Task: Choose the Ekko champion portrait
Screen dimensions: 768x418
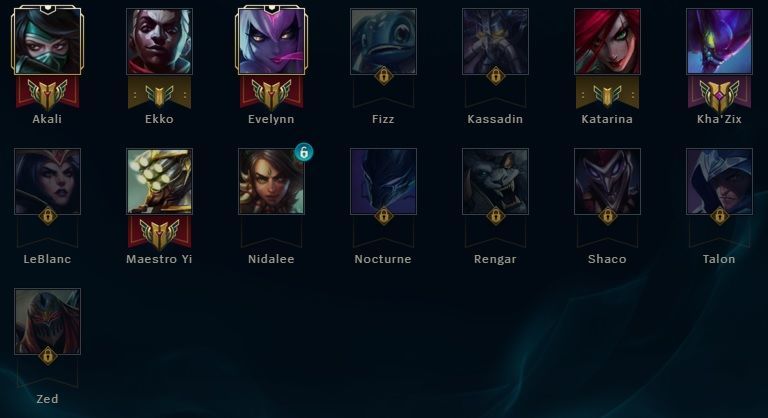Action: point(159,42)
